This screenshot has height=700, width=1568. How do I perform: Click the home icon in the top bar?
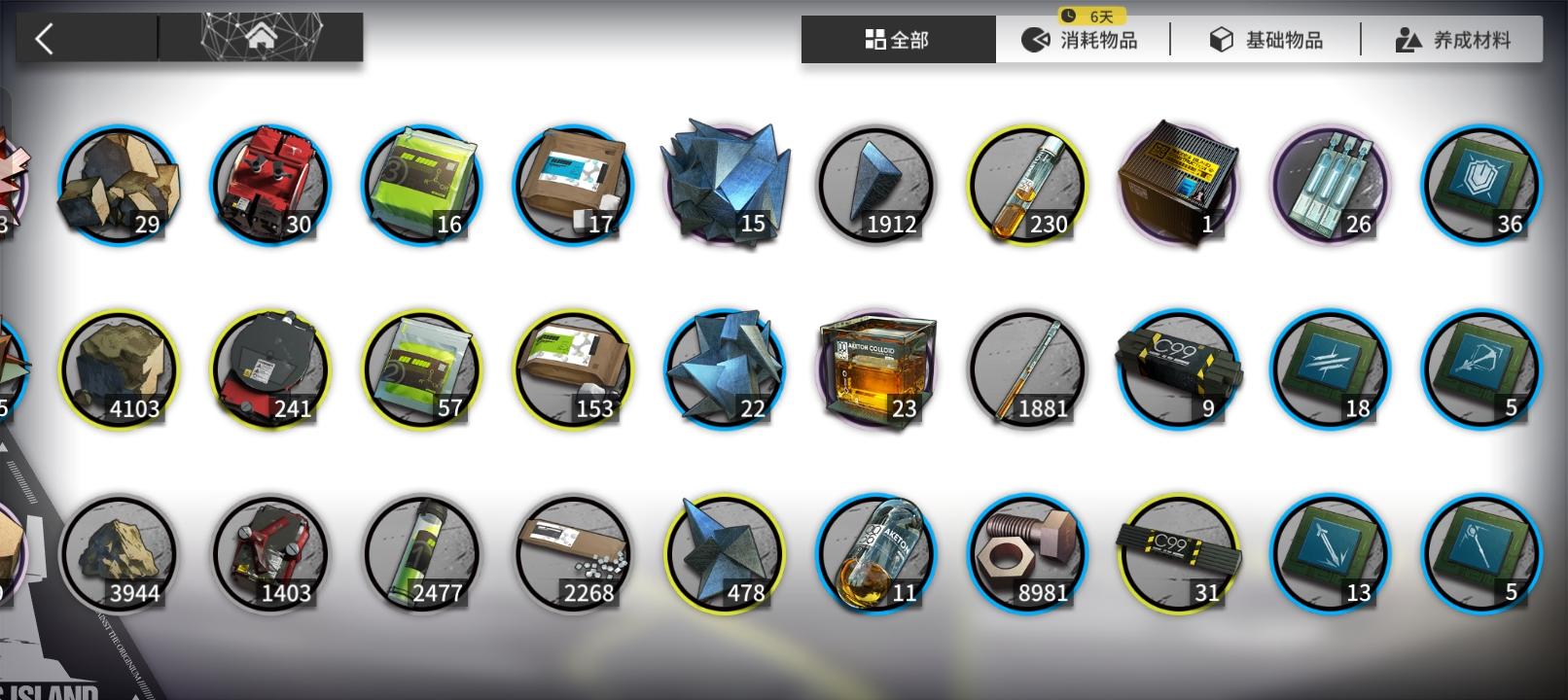pyautogui.click(x=260, y=37)
